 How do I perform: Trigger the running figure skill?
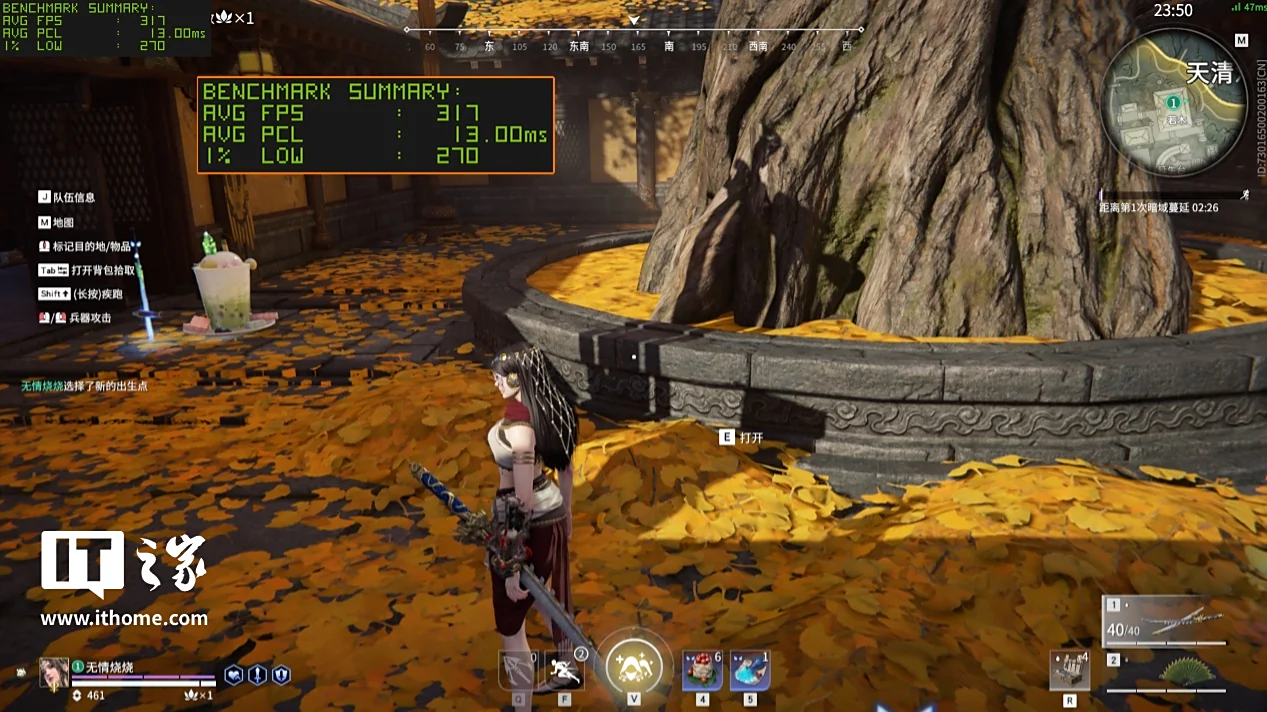565,670
